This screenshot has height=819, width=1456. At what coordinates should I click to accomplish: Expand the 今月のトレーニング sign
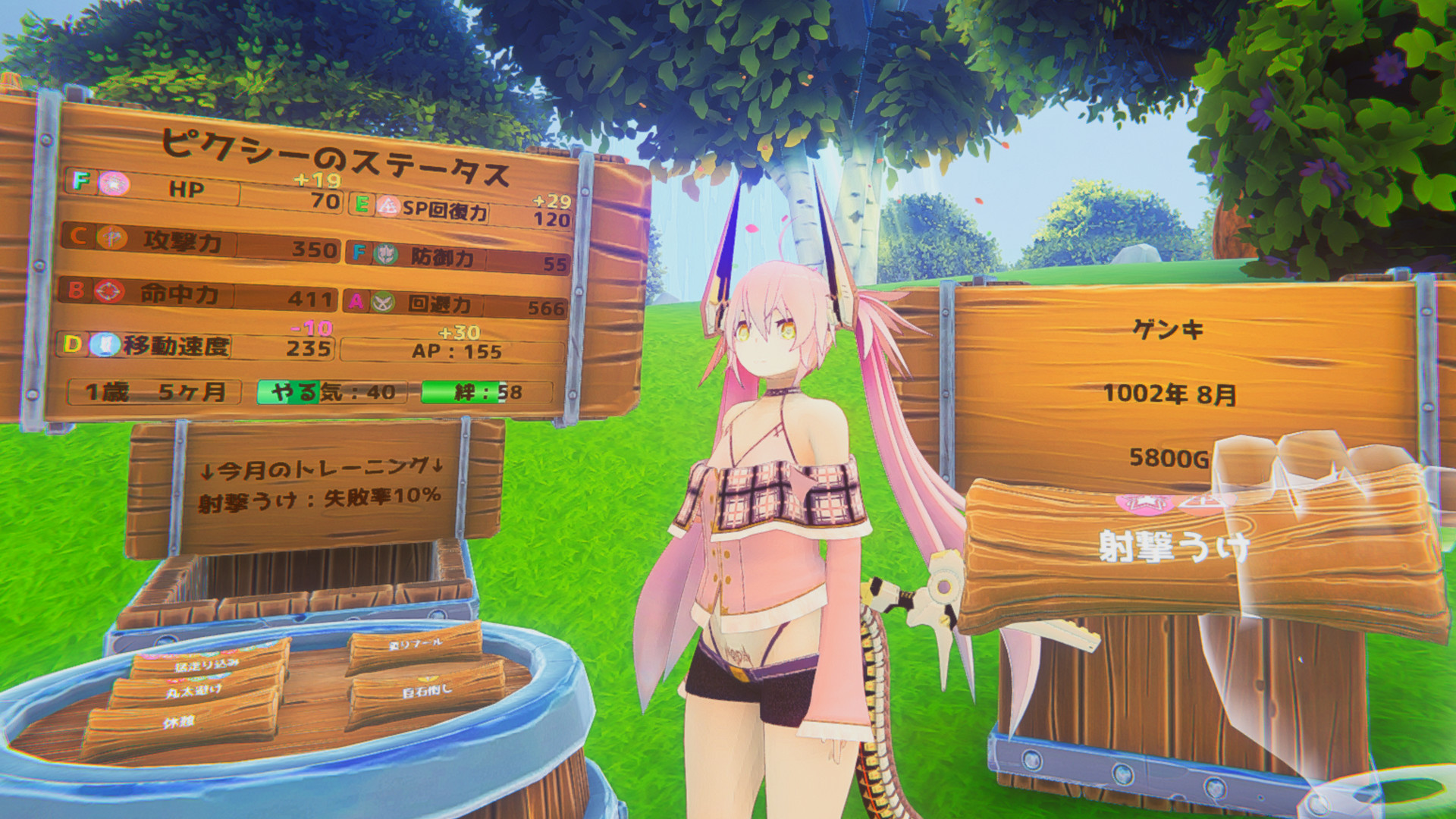(x=318, y=485)
